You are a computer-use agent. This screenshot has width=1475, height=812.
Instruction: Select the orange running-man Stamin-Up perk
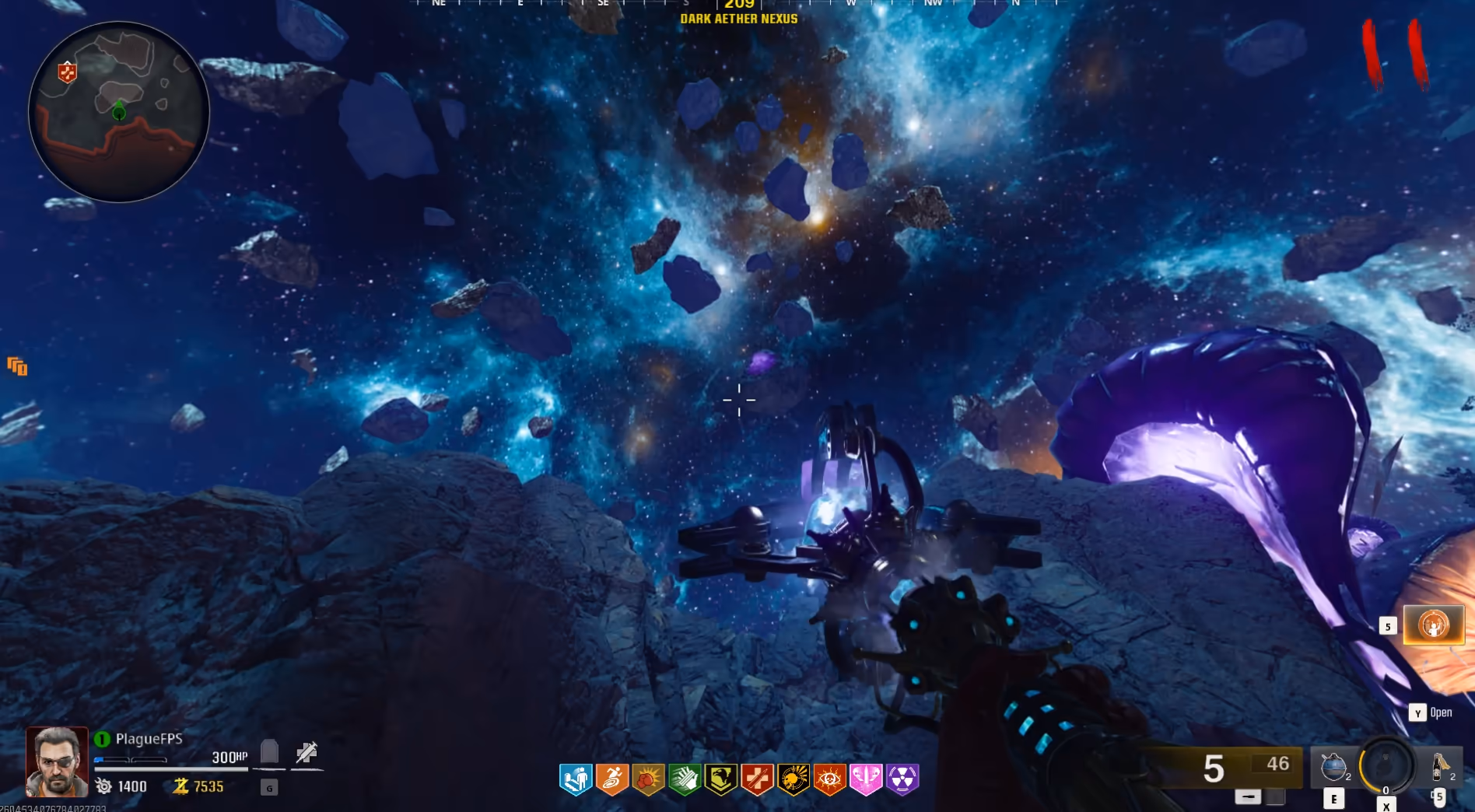[612, 779]
